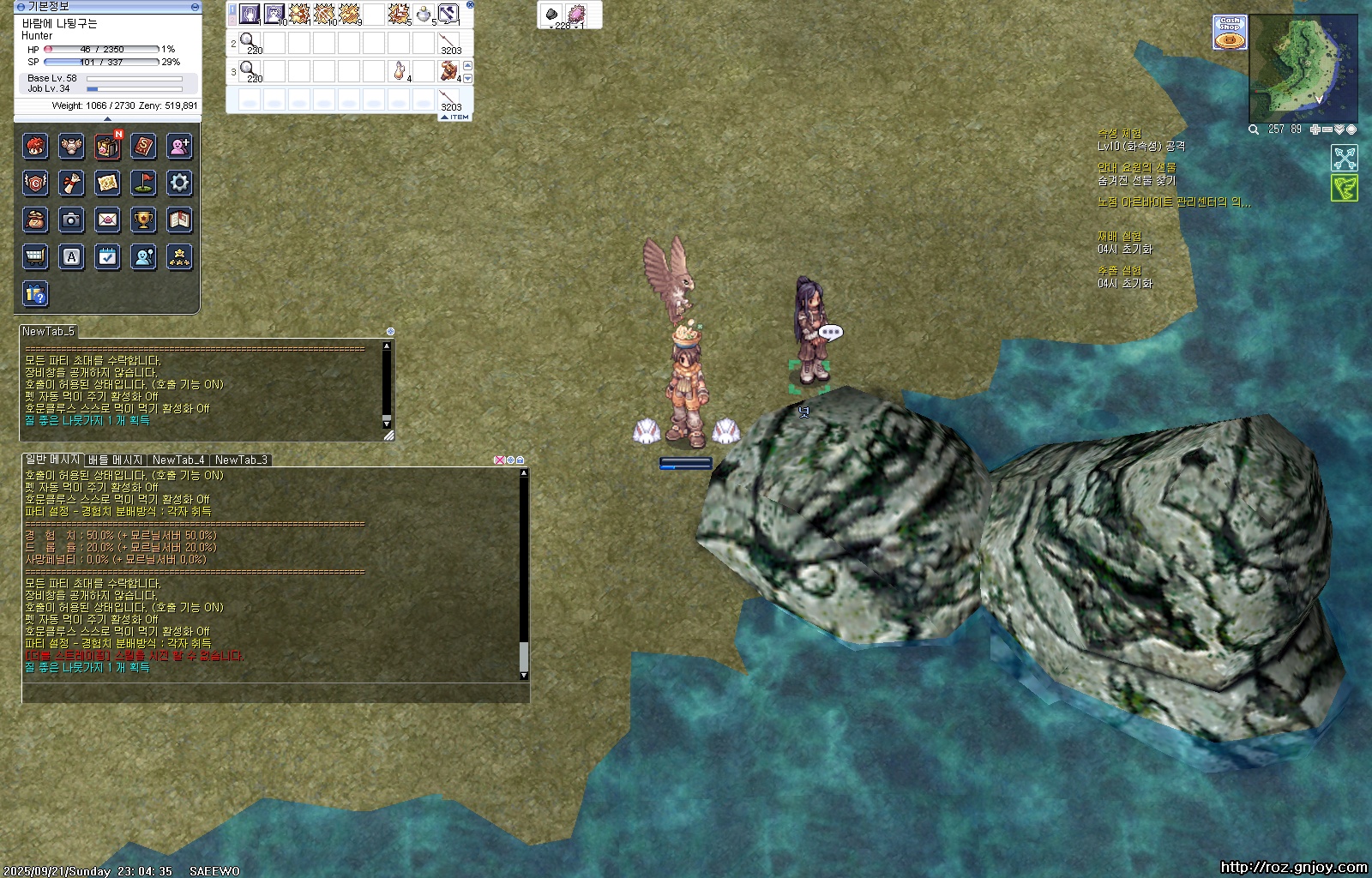
Task: Open the mailbox envelope icon
Action: [x=107, y=219]
